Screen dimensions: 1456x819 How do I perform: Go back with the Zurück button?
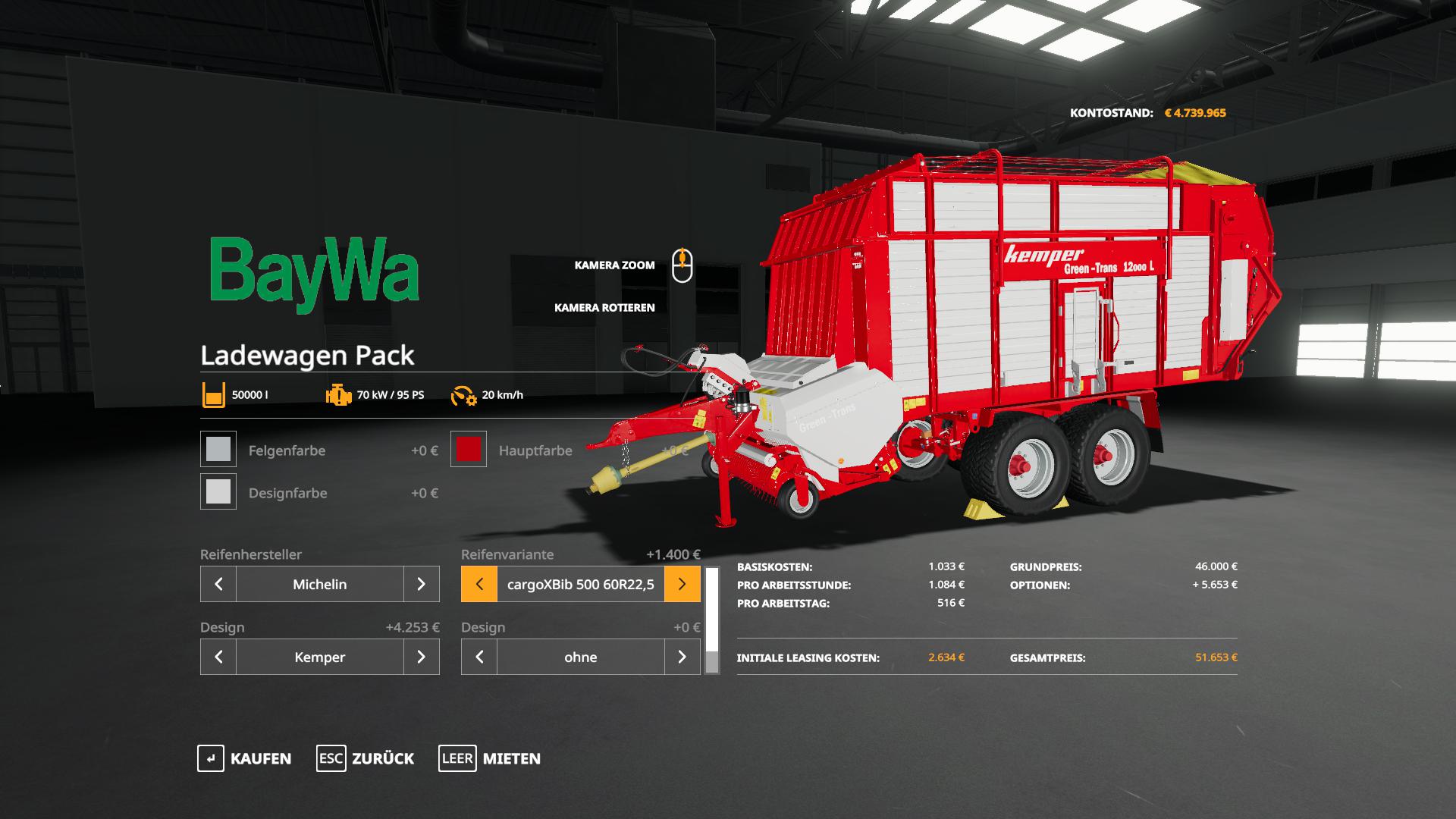(x=366, y=758)
